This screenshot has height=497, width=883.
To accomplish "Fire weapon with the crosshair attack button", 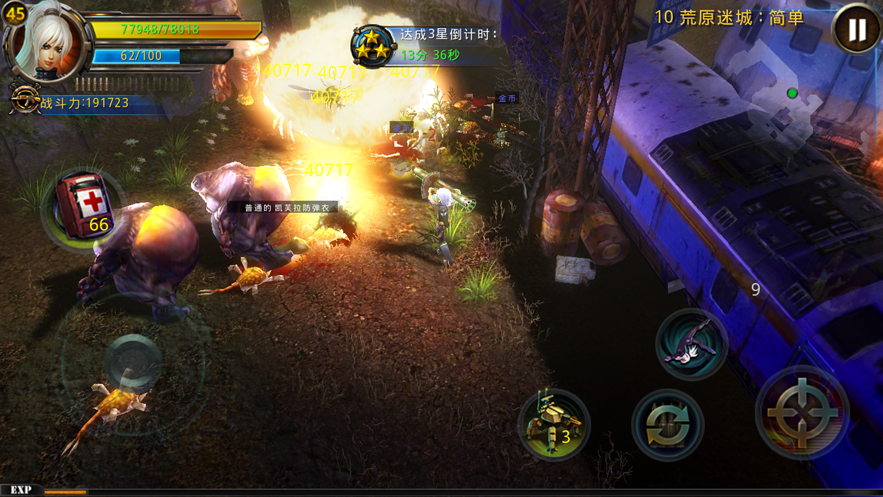I will click(x=801, y=412).
